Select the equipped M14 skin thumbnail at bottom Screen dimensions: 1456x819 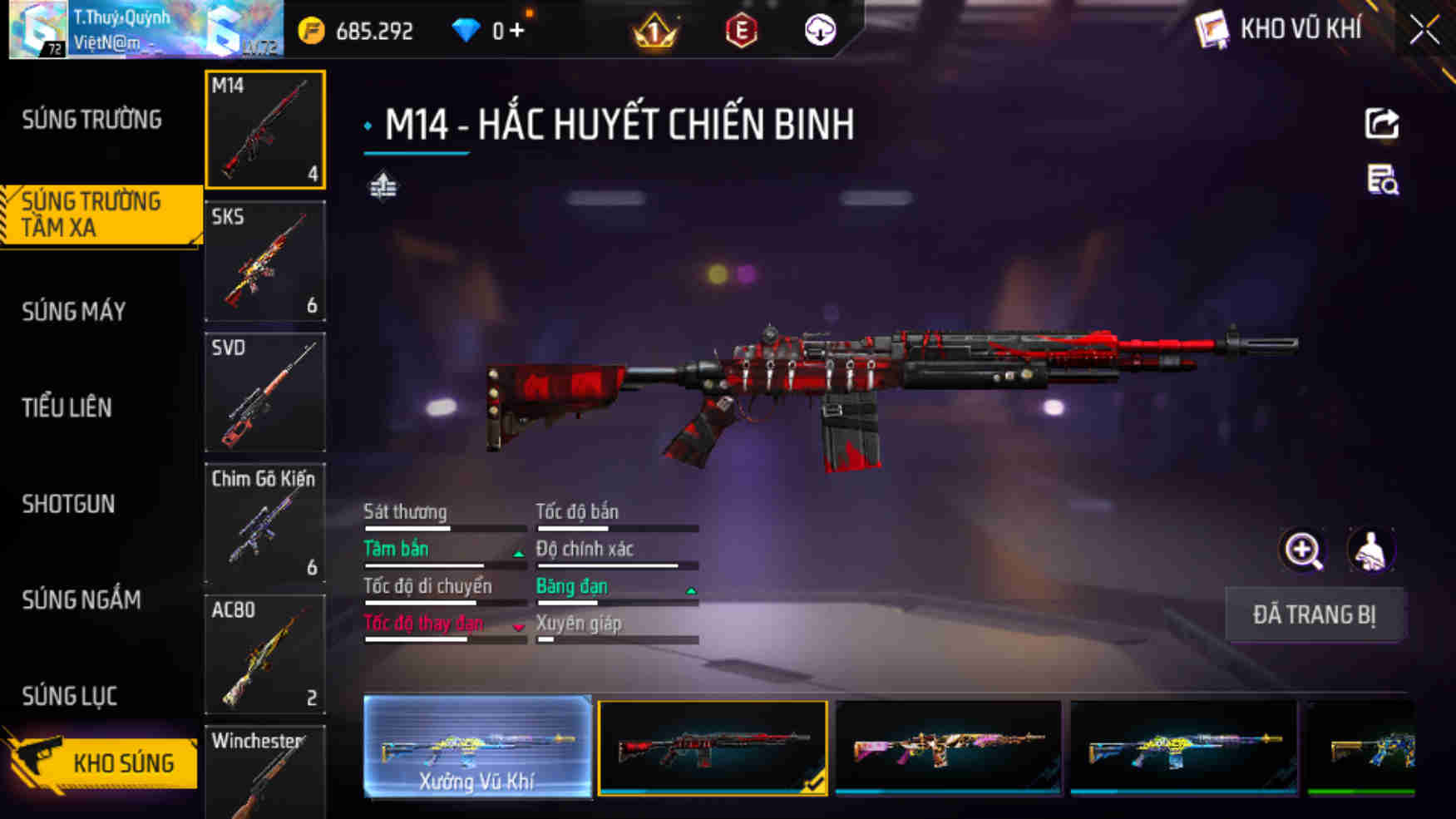click(x=713, y=748)
